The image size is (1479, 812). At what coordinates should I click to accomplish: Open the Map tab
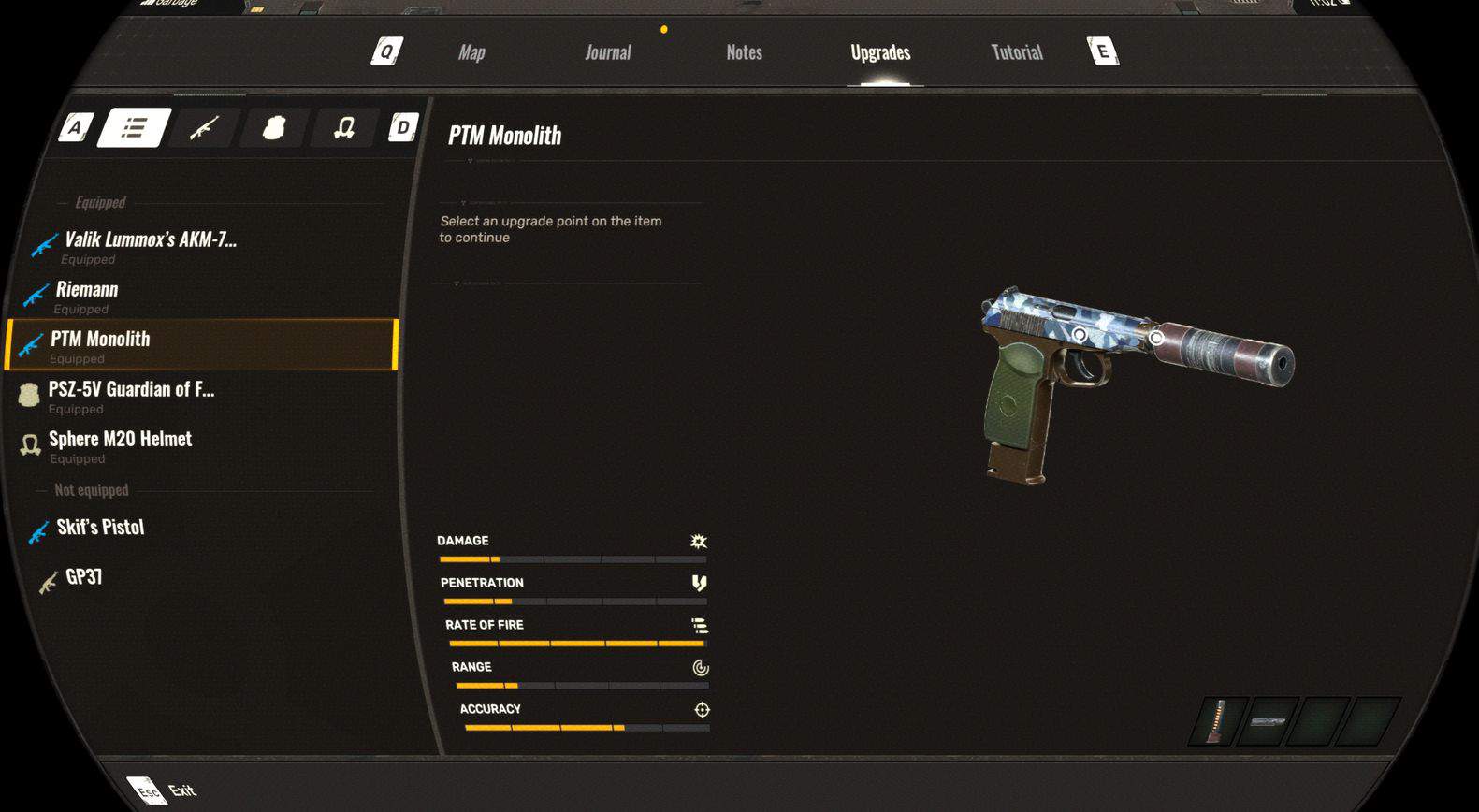click(x=471, y=52)
